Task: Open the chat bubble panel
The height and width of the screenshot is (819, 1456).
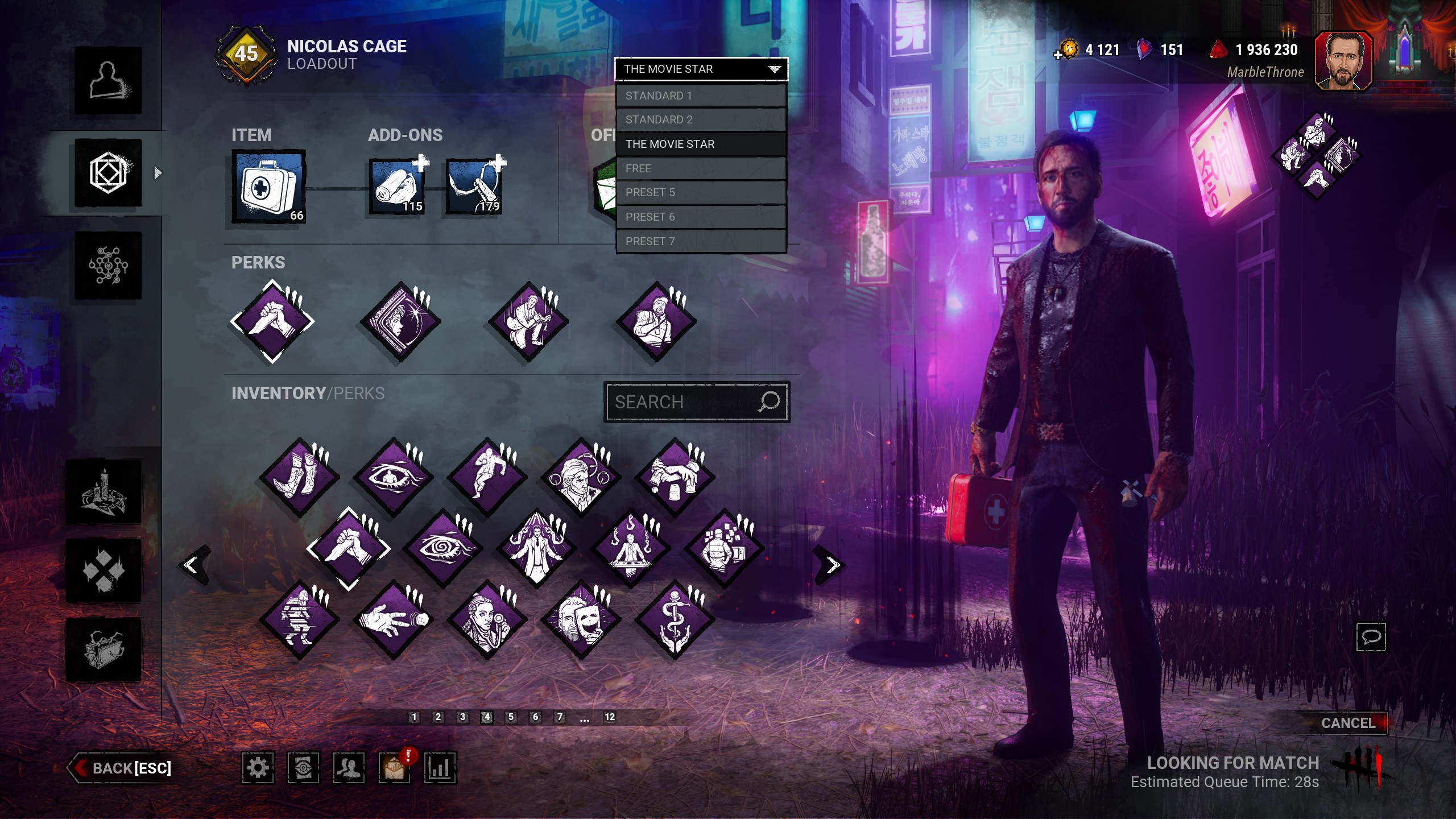Action: (x=1371, y=636)
